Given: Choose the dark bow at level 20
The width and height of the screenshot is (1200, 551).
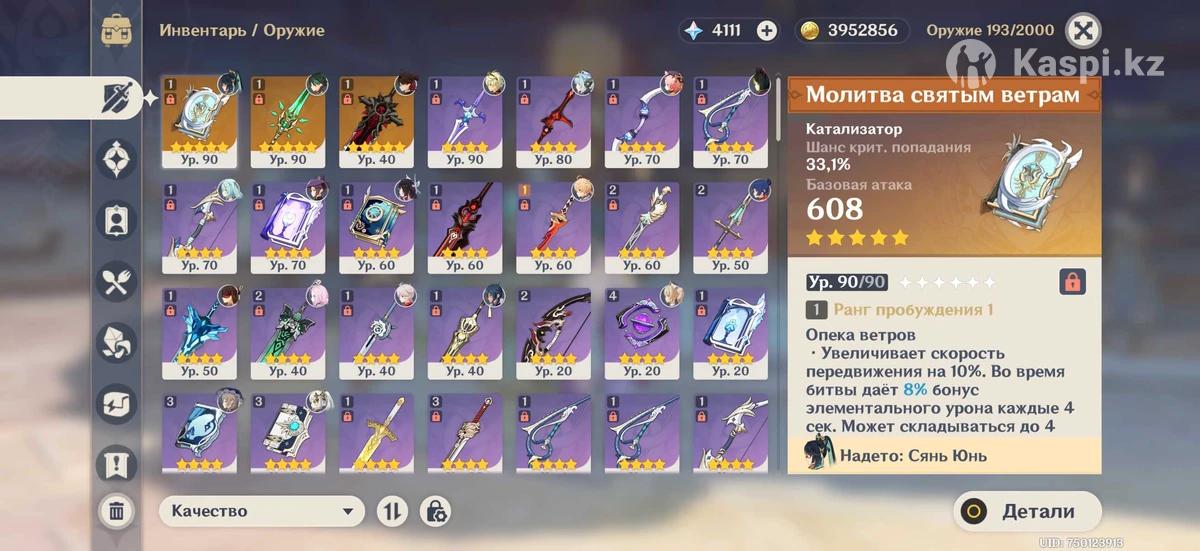Looking at the screenshot, I should [553, 332].
